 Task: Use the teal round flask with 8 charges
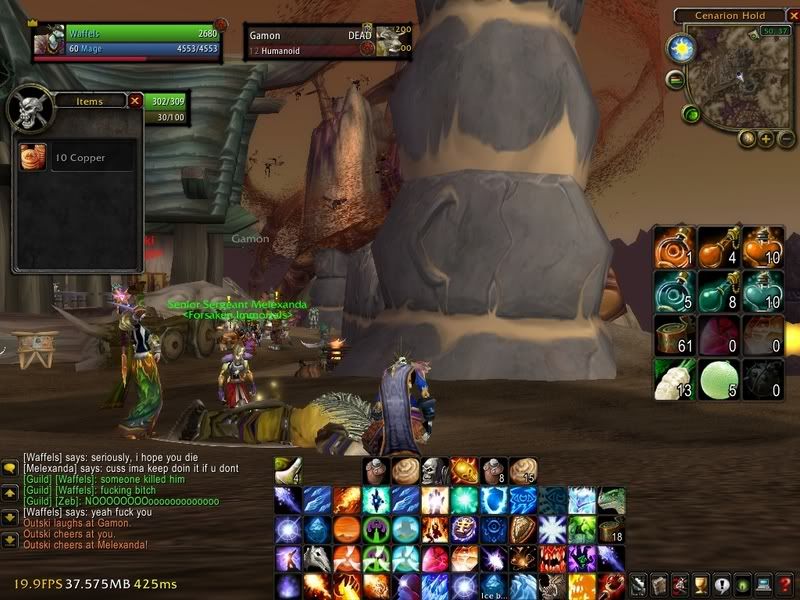[719, 291]
